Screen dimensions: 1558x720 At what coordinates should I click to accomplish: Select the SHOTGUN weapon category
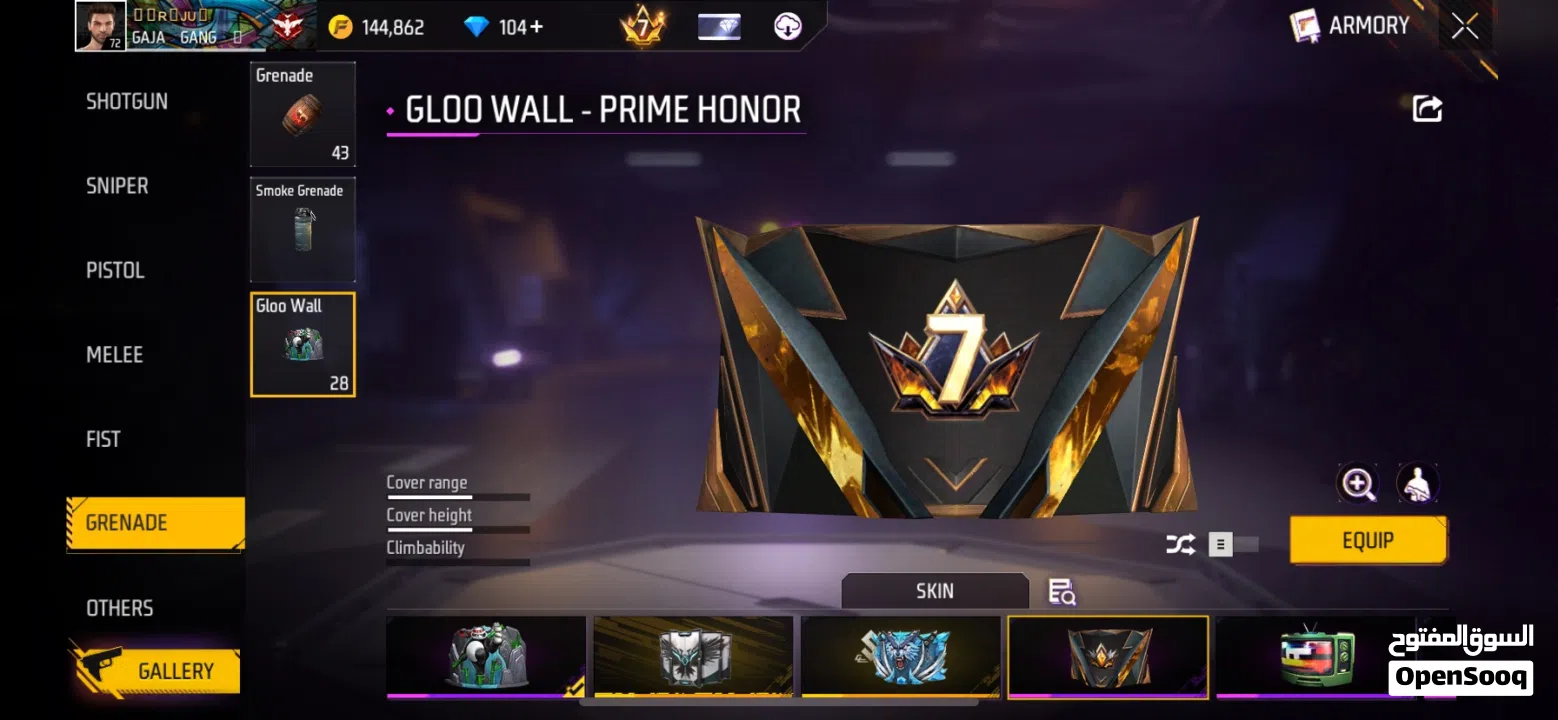click(x=127, y=102)
